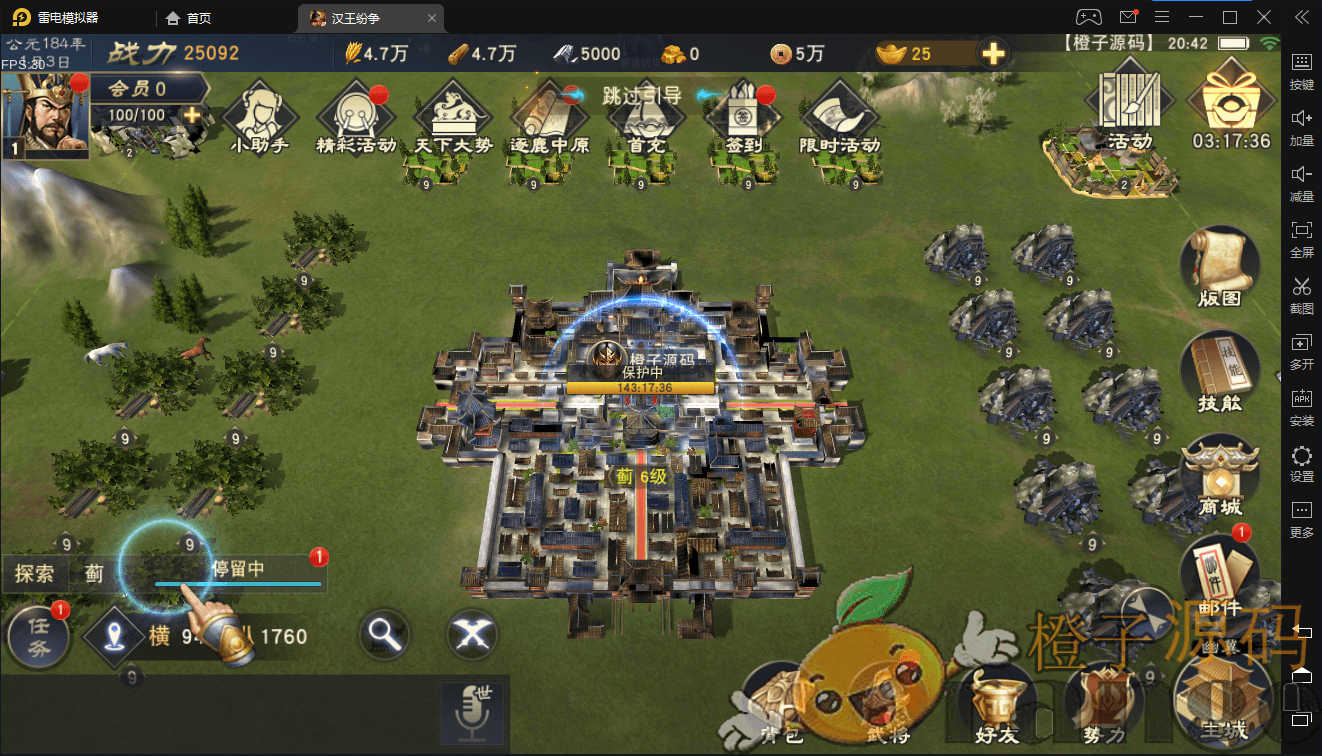
Task: Open the 天下大势 menu
Action: point(453,114)
